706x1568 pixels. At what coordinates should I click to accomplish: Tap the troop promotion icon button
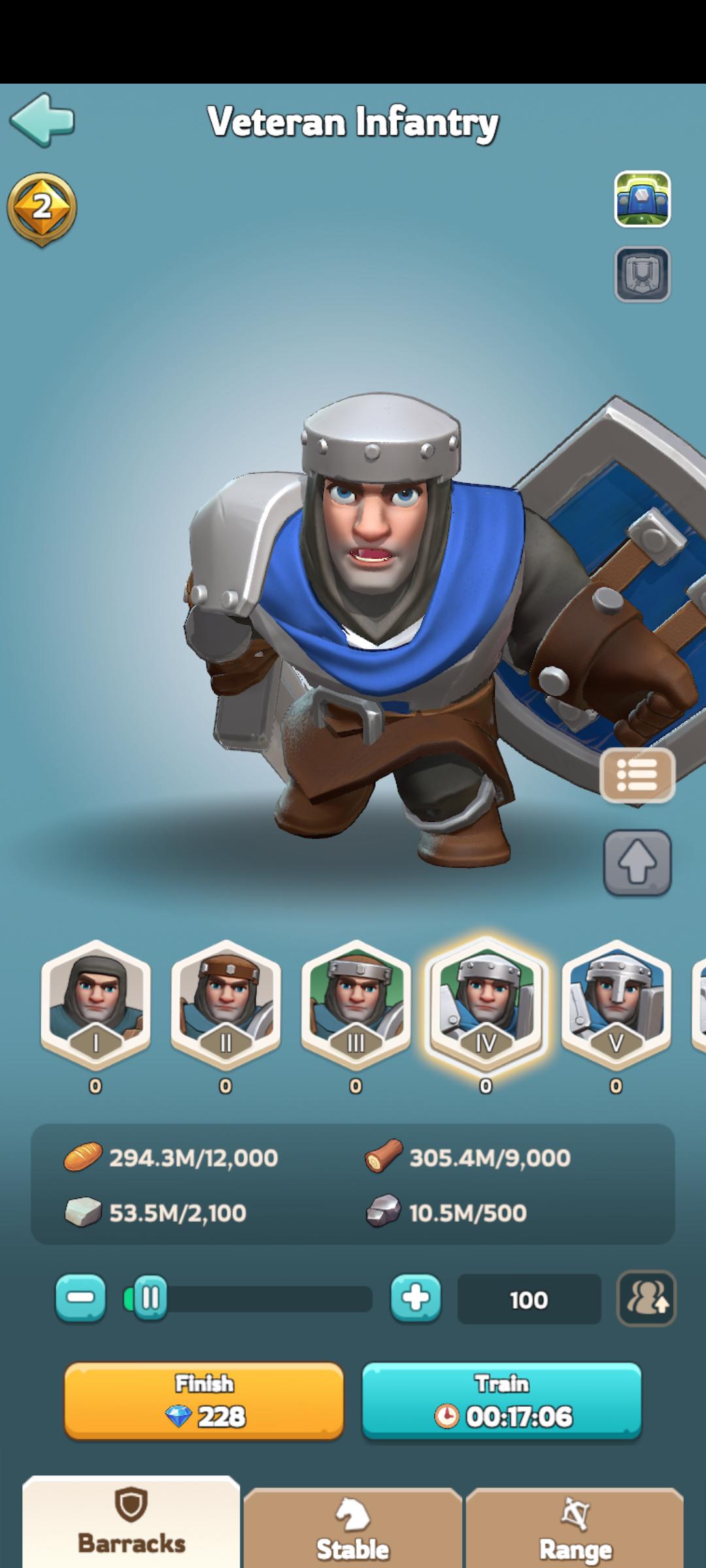(x=647, y=1298)
